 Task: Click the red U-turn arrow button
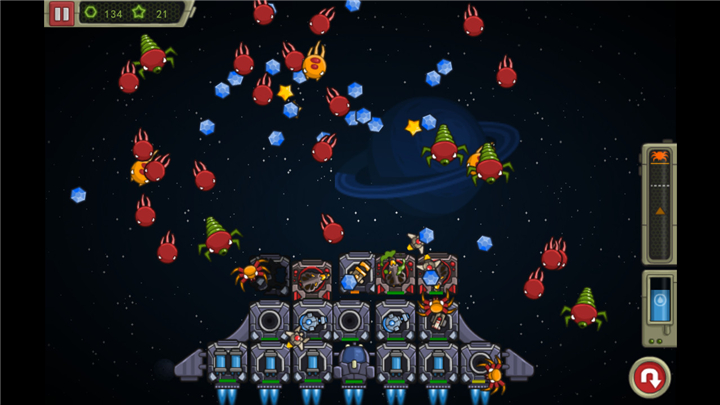[x=649, y=377]
